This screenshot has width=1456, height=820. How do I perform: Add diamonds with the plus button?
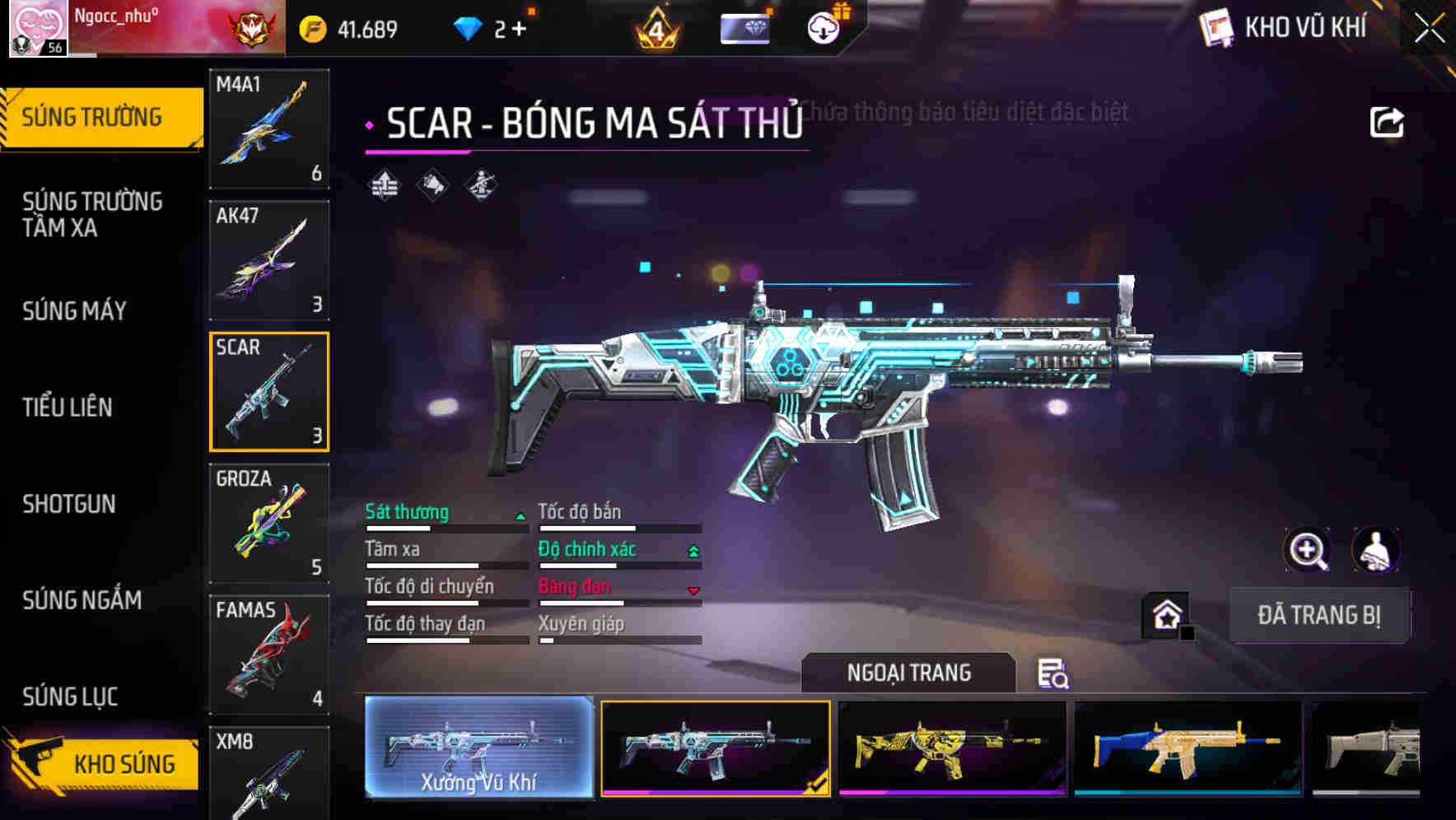tap(520, 30)
